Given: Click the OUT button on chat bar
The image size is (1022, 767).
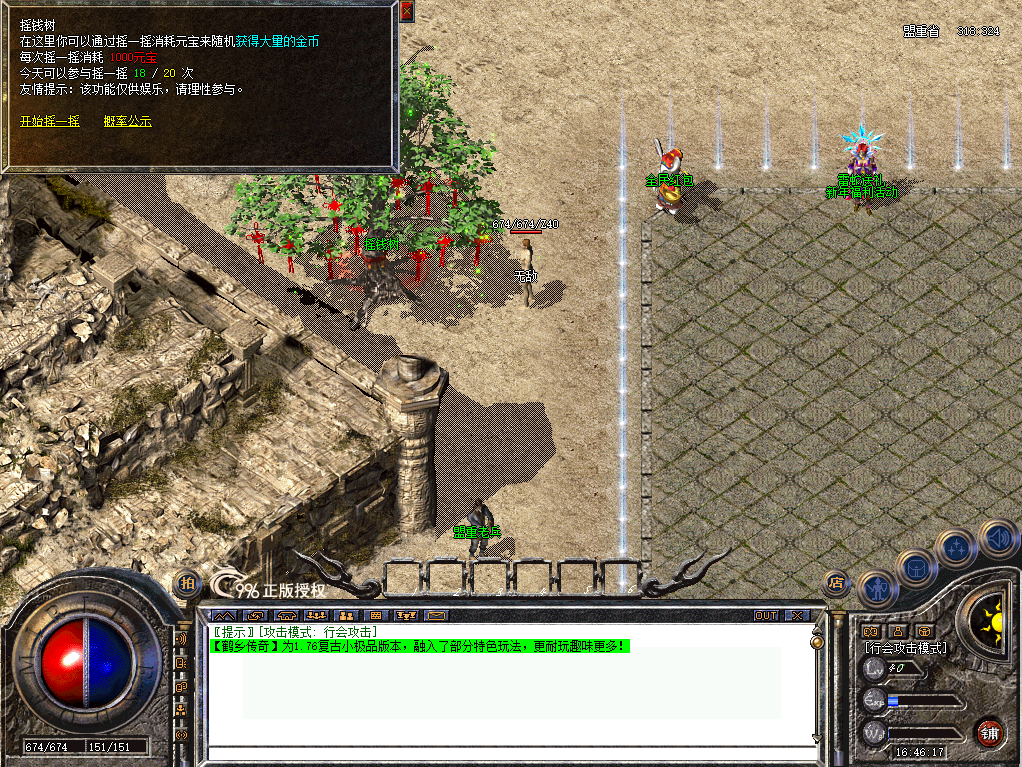Looking at the screenshot, I should [766, 615].
